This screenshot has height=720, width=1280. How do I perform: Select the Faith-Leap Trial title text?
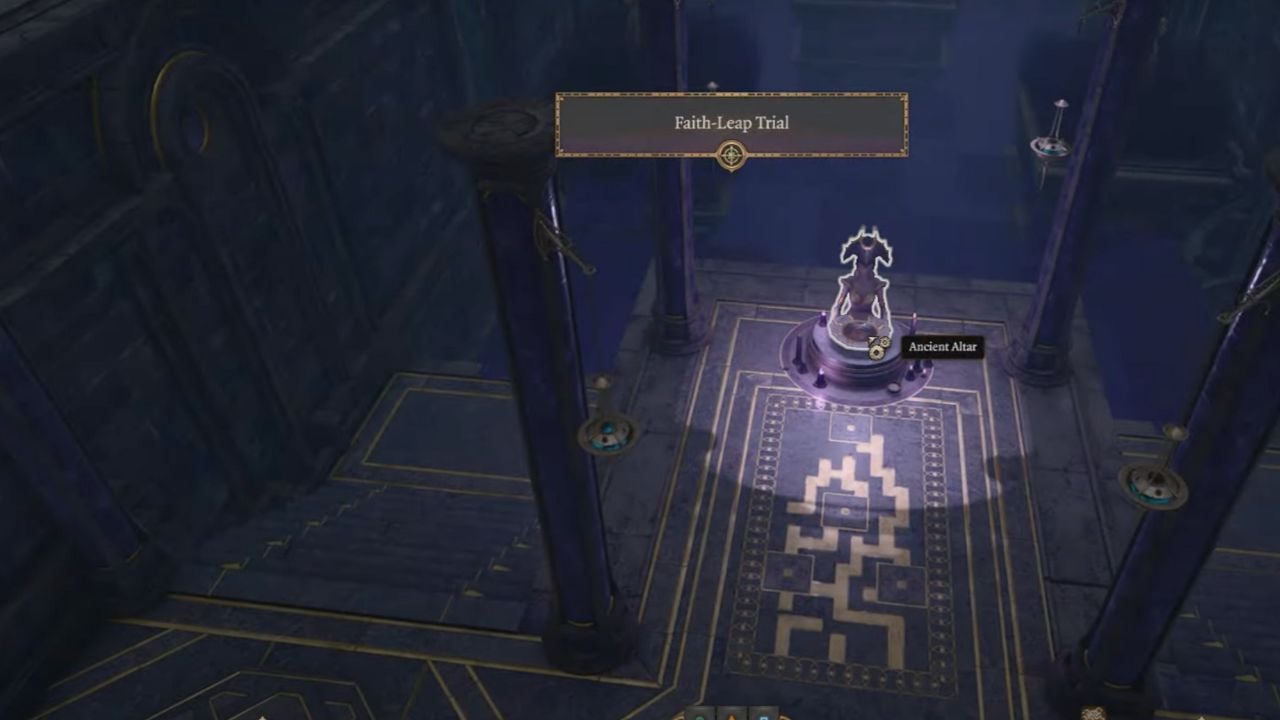pyautogui.click(x=733, y=123)
